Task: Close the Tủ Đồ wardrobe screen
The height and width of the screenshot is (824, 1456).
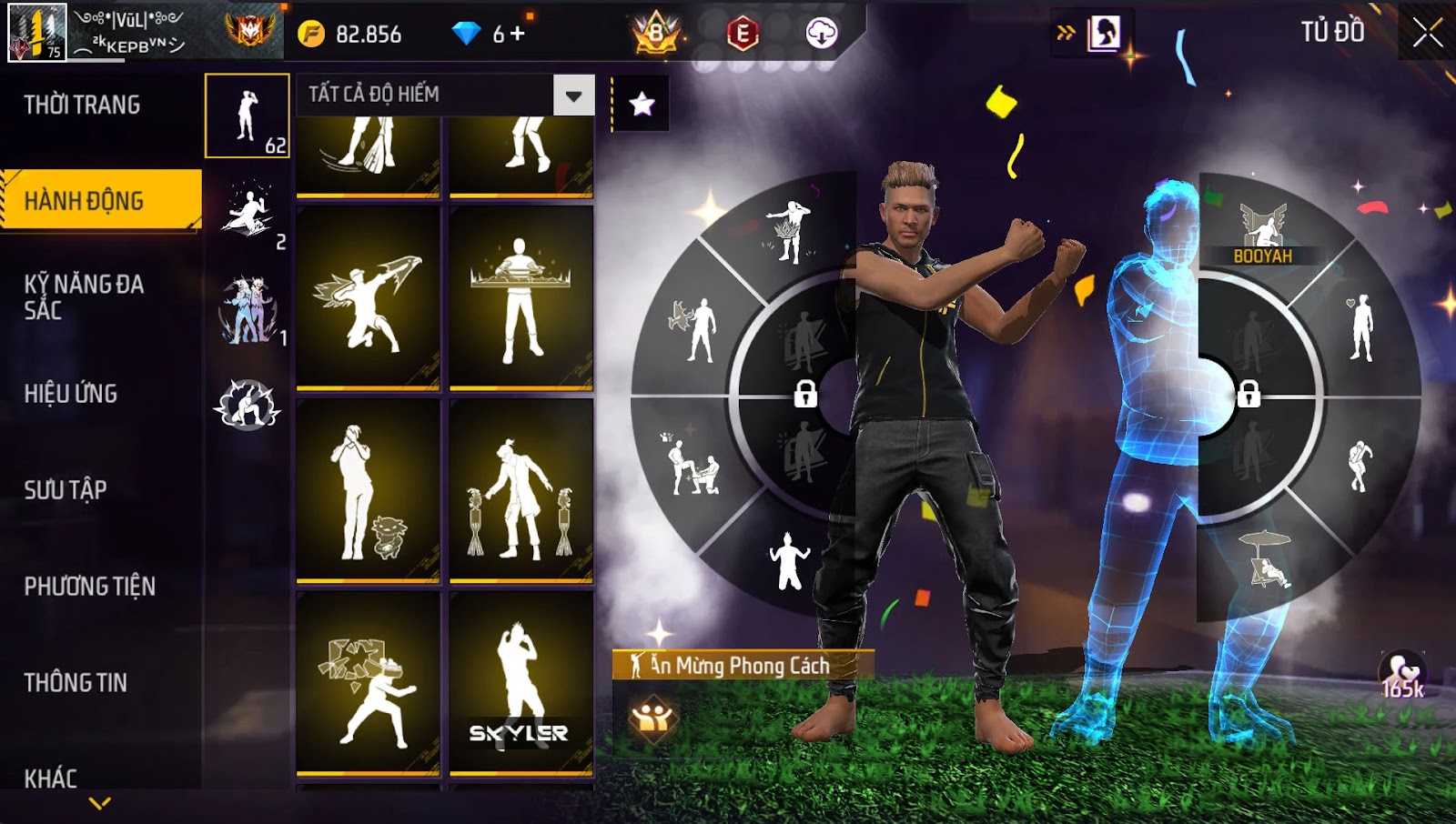Action: (1427, 33)
